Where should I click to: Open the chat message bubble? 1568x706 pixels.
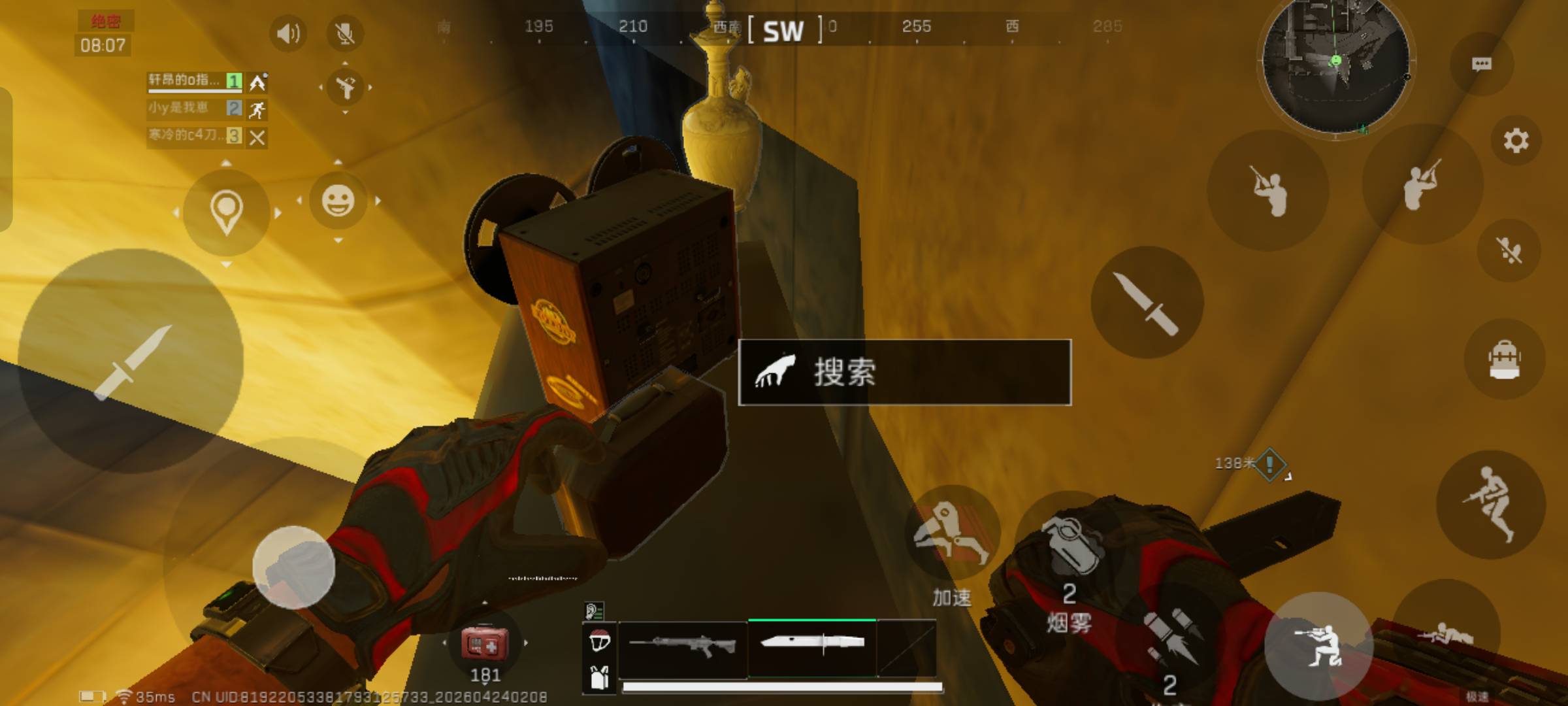[x=1481, y=64]
